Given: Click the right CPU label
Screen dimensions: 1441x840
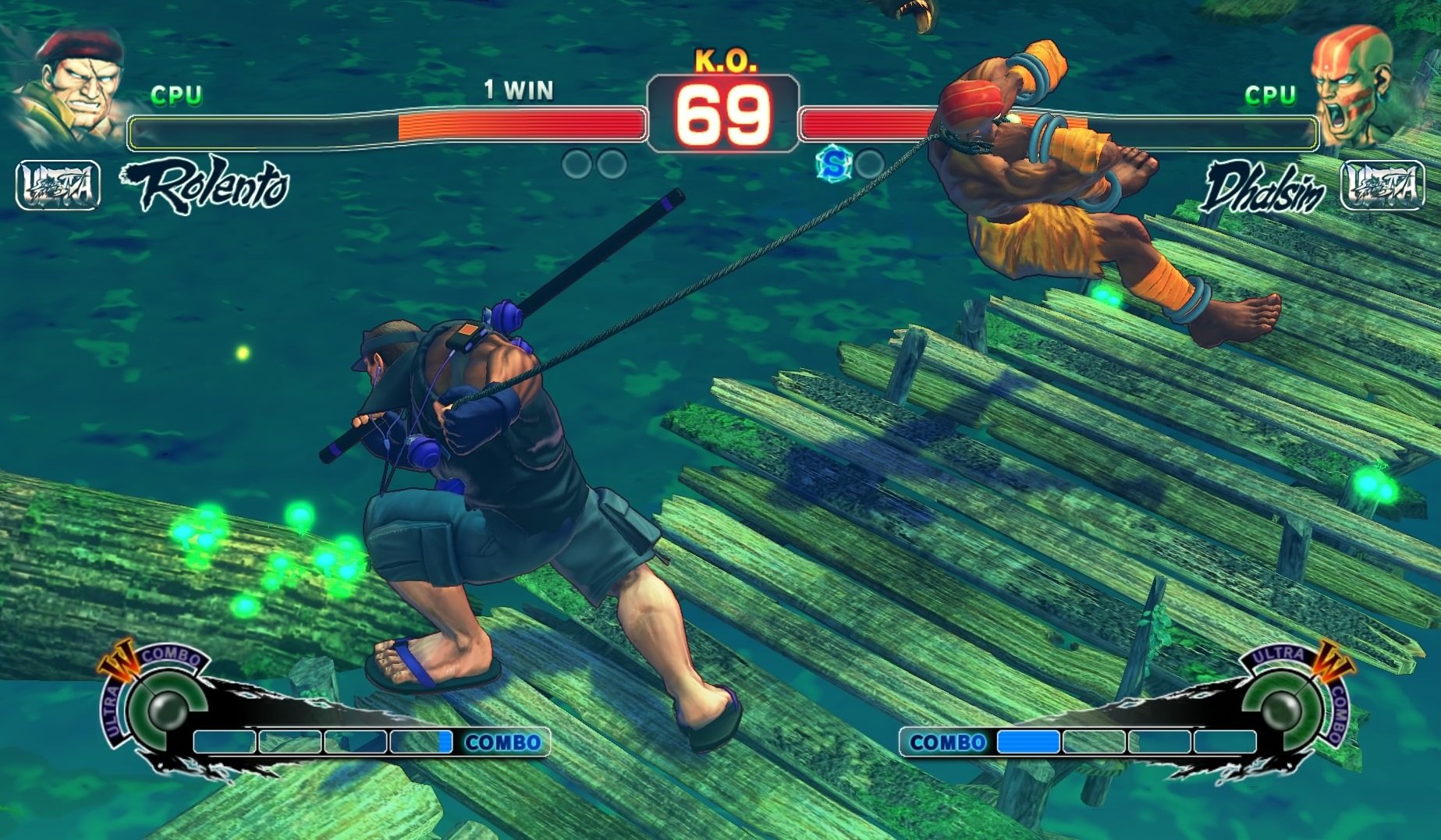Looking at the screenshot, I should coord(1272,95).
